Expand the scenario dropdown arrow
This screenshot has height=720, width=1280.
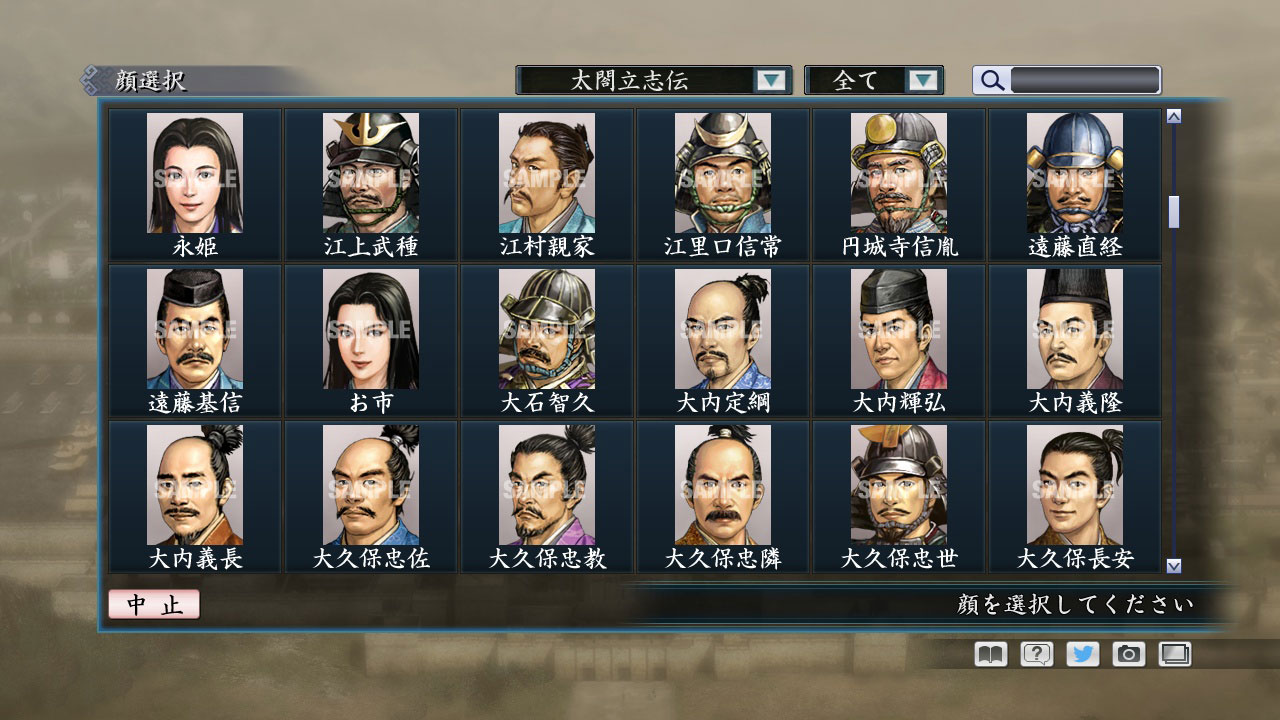coord(771,80)
